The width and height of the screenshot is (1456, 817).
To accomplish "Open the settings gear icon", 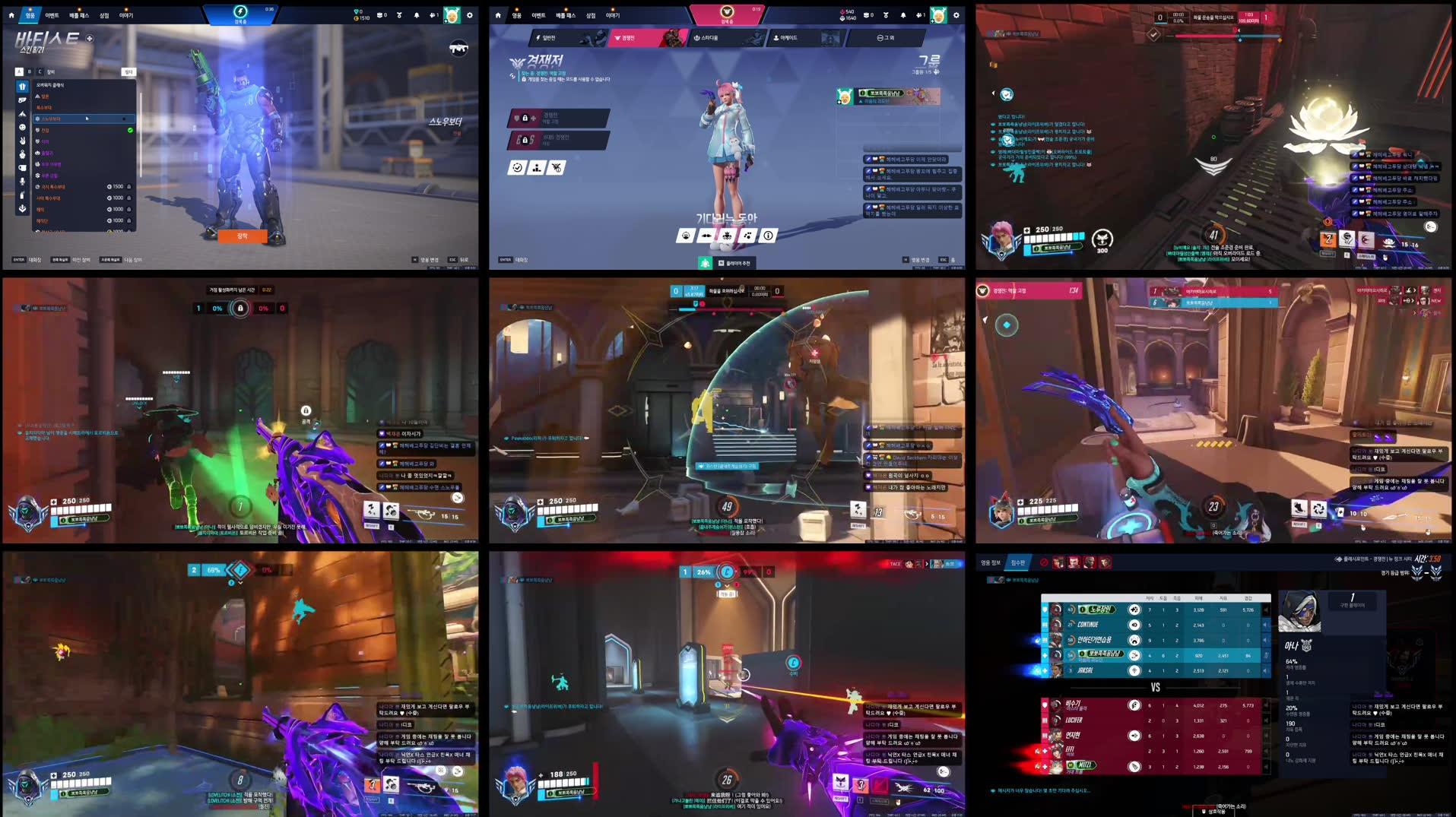I will point(956,15).
